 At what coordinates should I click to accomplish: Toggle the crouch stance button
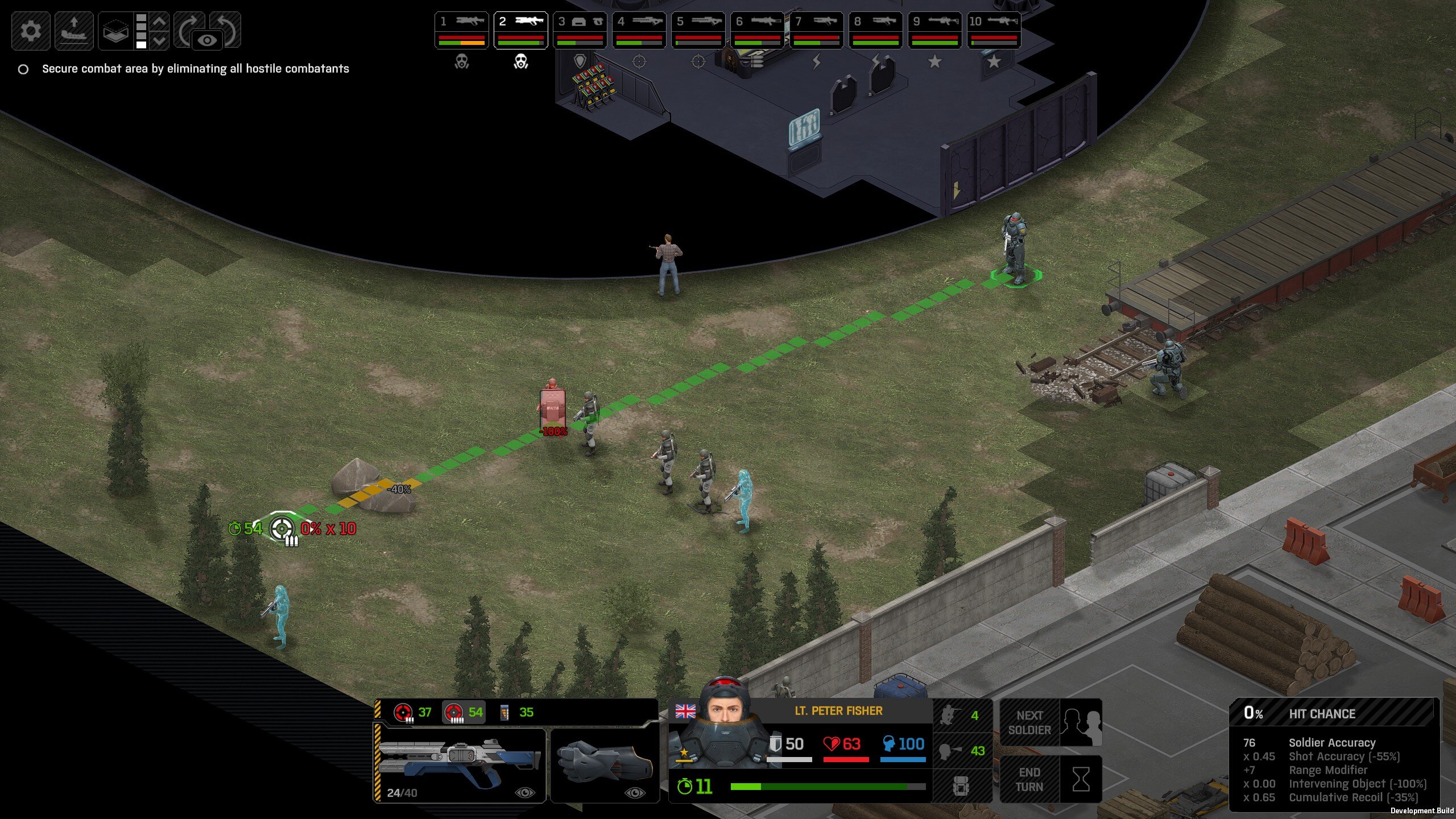coord(962,715)
